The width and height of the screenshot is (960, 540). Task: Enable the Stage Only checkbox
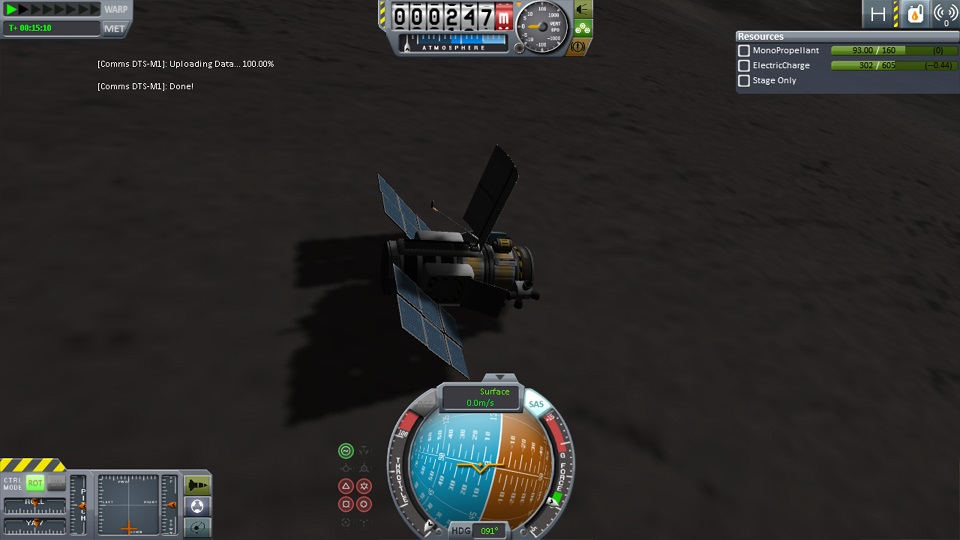[x=744, y=80]
